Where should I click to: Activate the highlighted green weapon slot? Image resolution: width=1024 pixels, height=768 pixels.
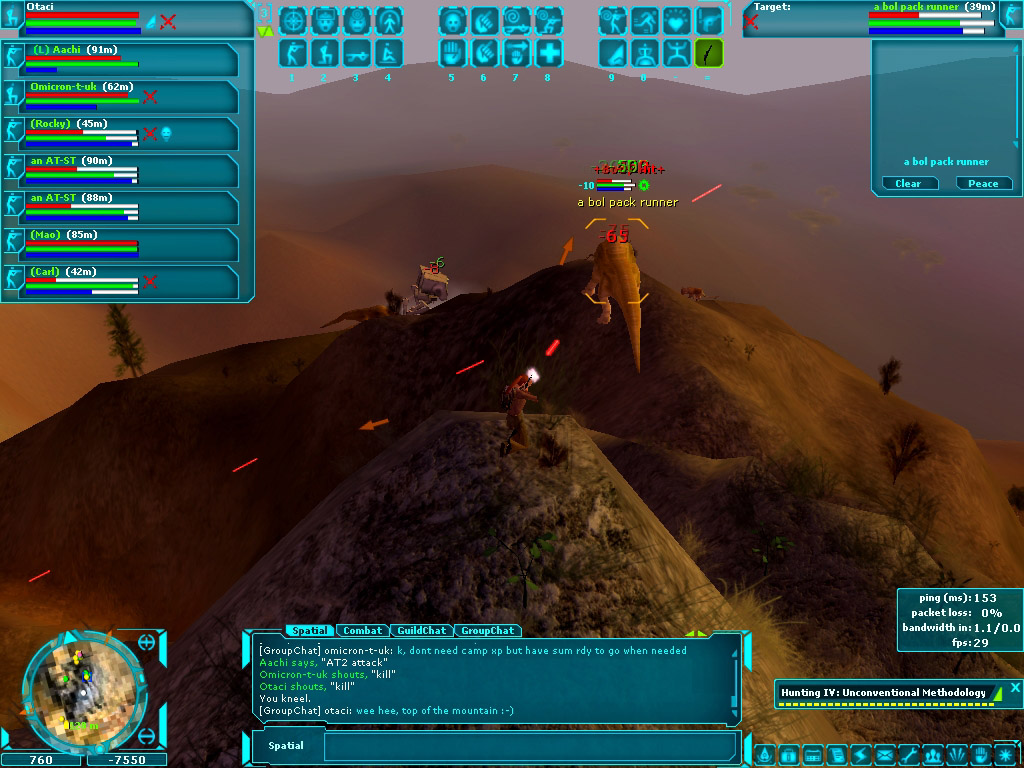click(708, 52)
